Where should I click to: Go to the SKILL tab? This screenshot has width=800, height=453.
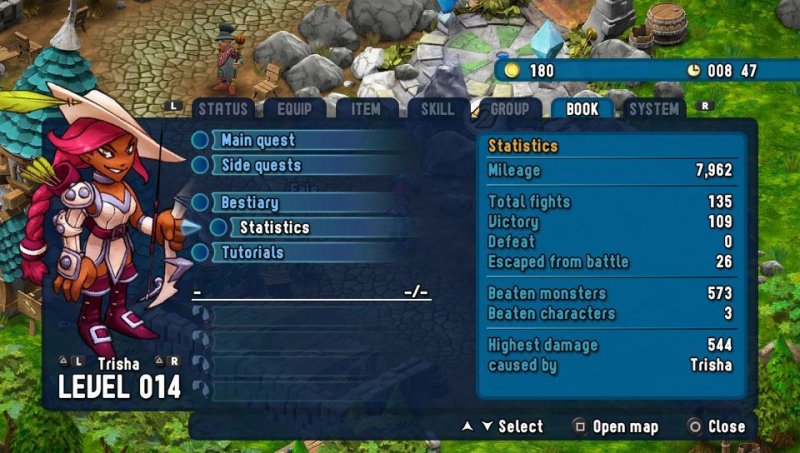(x=436, y=109)
